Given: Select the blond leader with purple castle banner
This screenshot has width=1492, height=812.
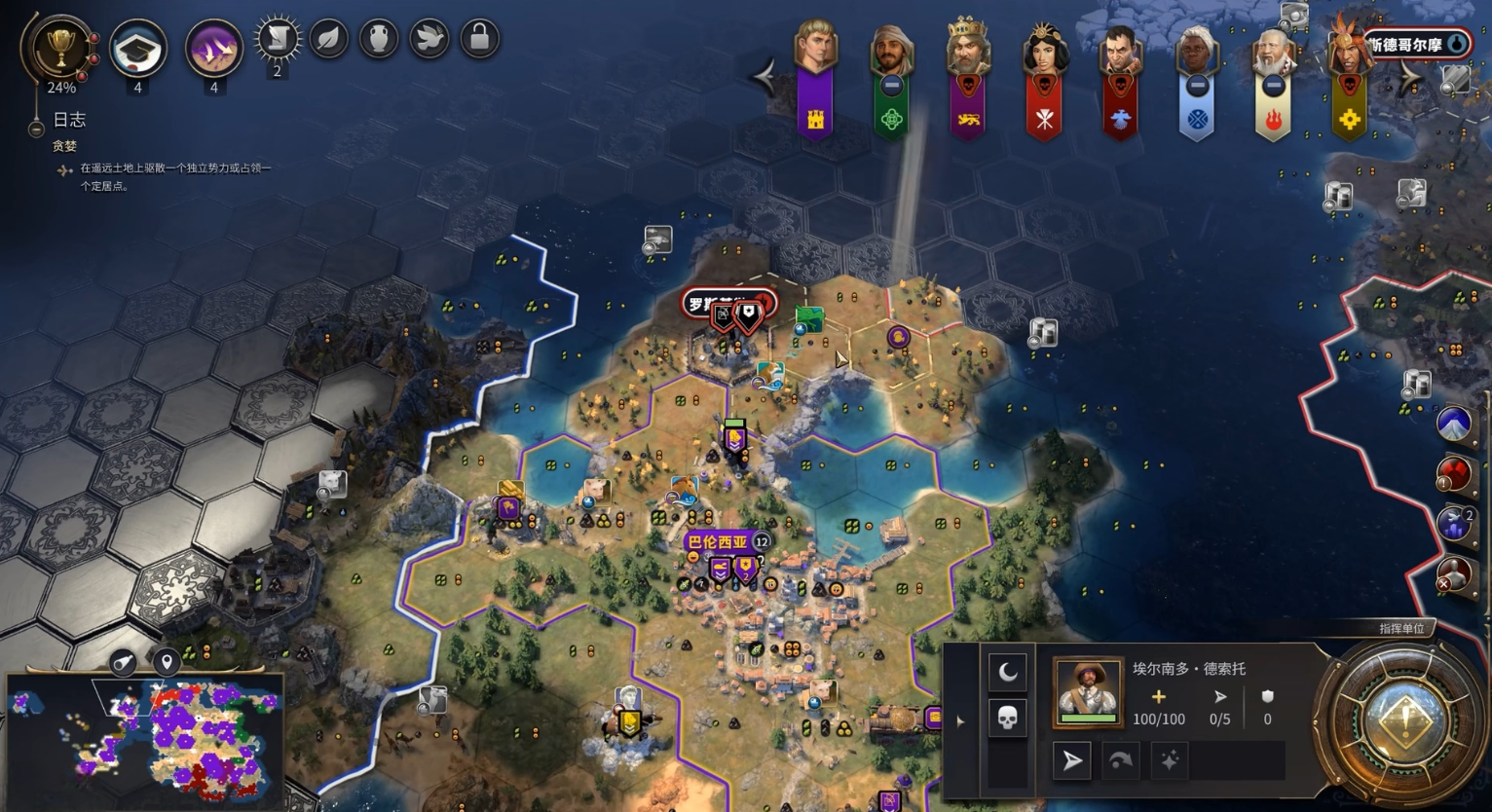Looking at the screenshot, I should pos(815,49).
